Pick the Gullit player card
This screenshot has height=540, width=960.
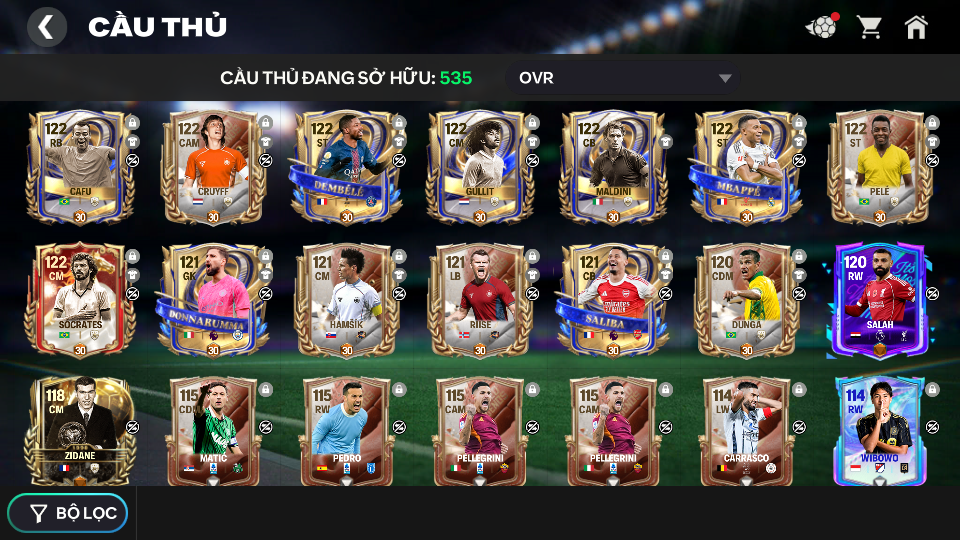click(479, 167)
